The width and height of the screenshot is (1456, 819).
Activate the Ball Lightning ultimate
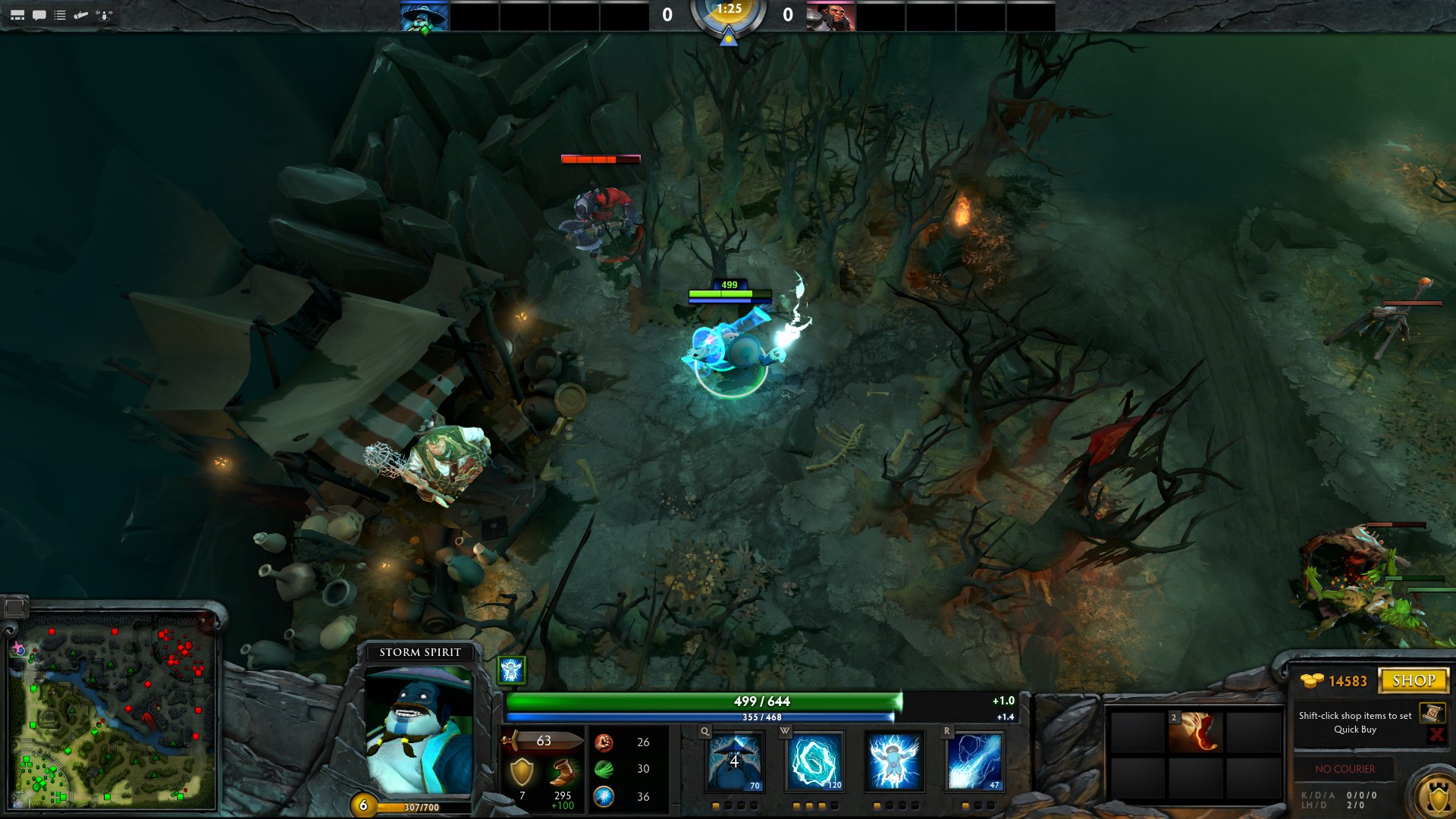tap(974, 761)
